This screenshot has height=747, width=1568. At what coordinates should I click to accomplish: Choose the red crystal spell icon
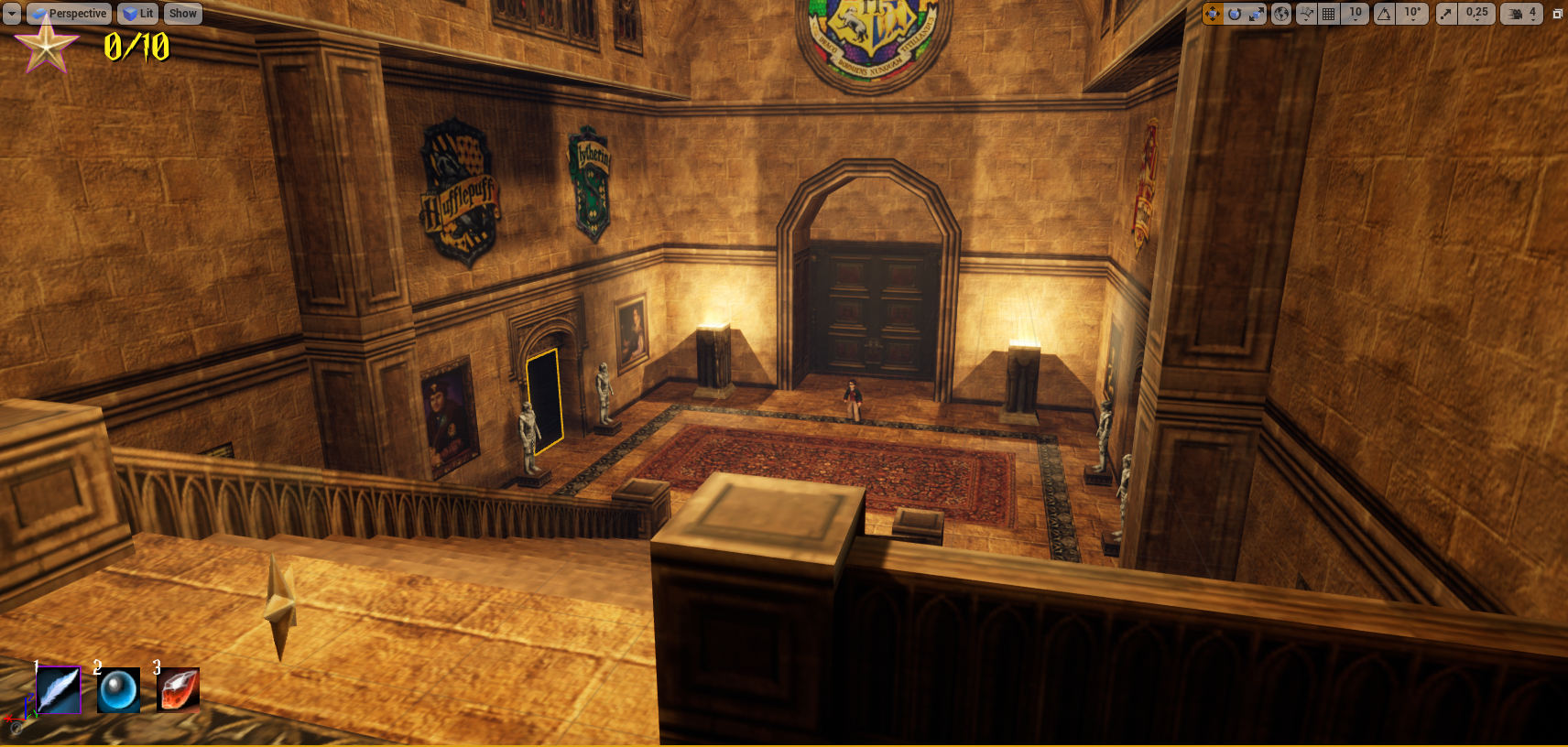[179, 690]
